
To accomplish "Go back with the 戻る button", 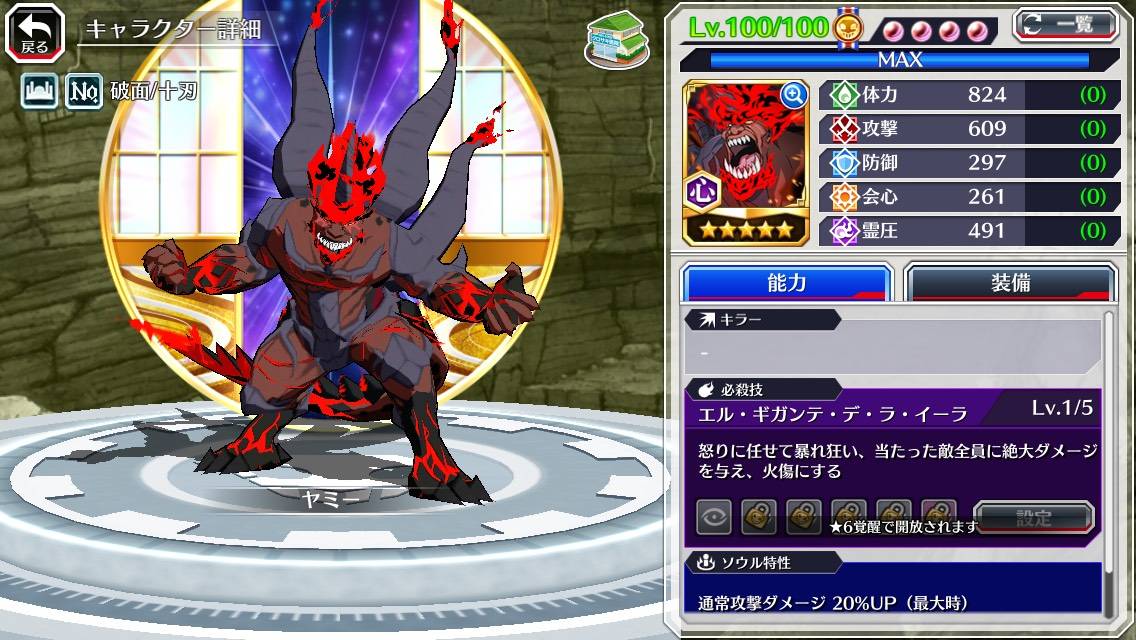I will click(x=35, y=31).
